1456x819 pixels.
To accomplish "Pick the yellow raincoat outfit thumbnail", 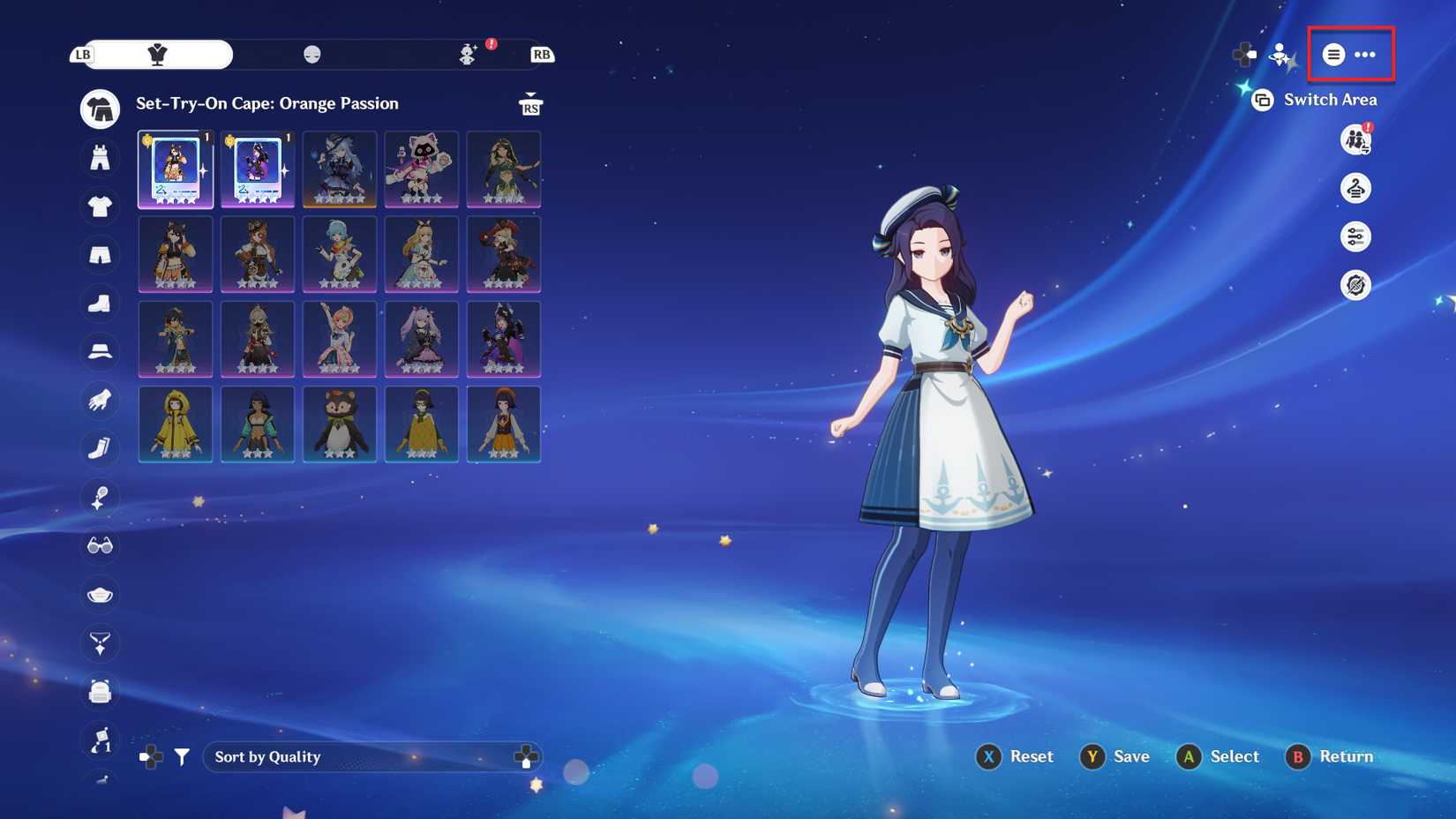I will [176, 424].
